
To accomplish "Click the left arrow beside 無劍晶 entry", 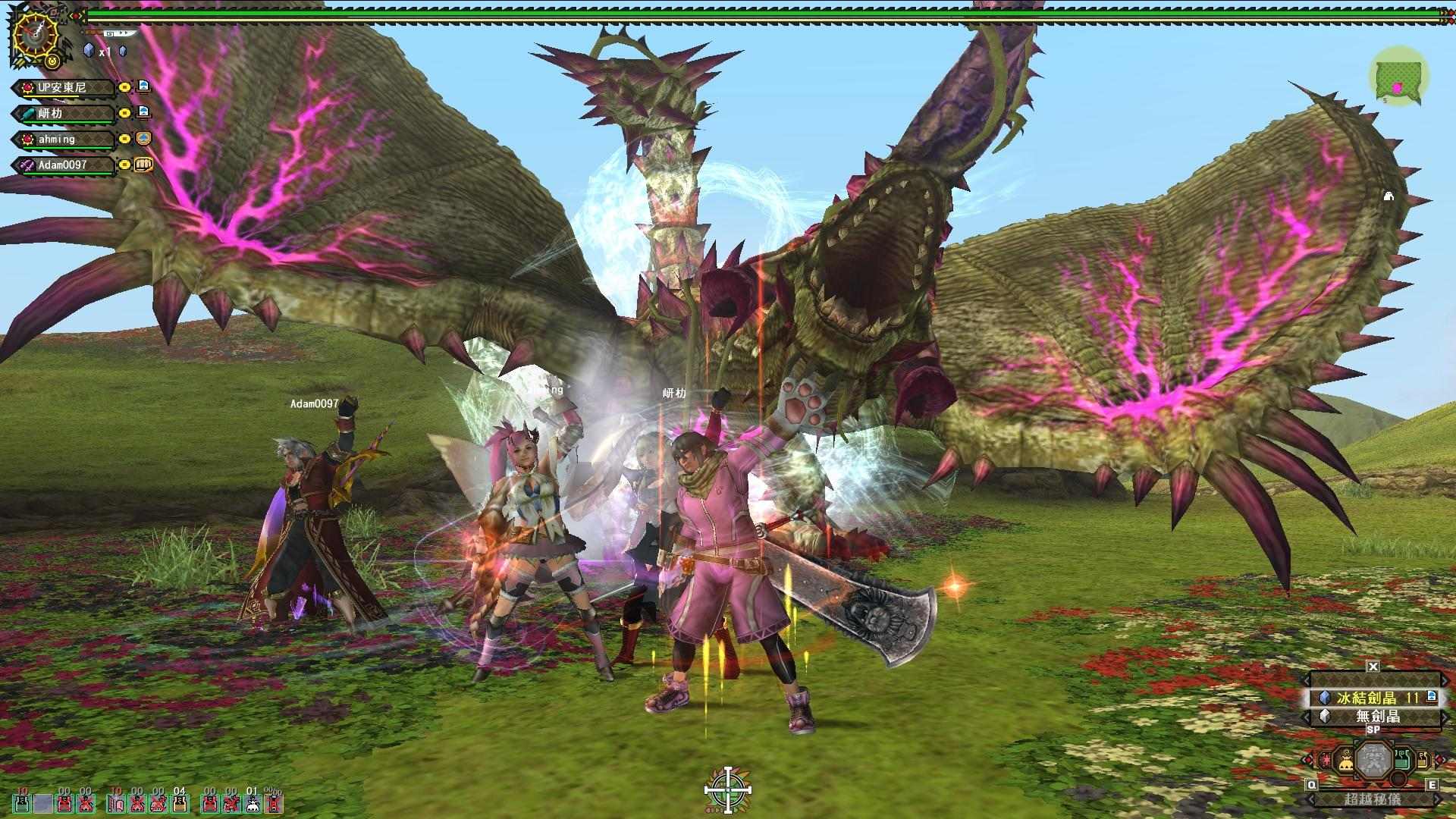I will point(1306,716).
